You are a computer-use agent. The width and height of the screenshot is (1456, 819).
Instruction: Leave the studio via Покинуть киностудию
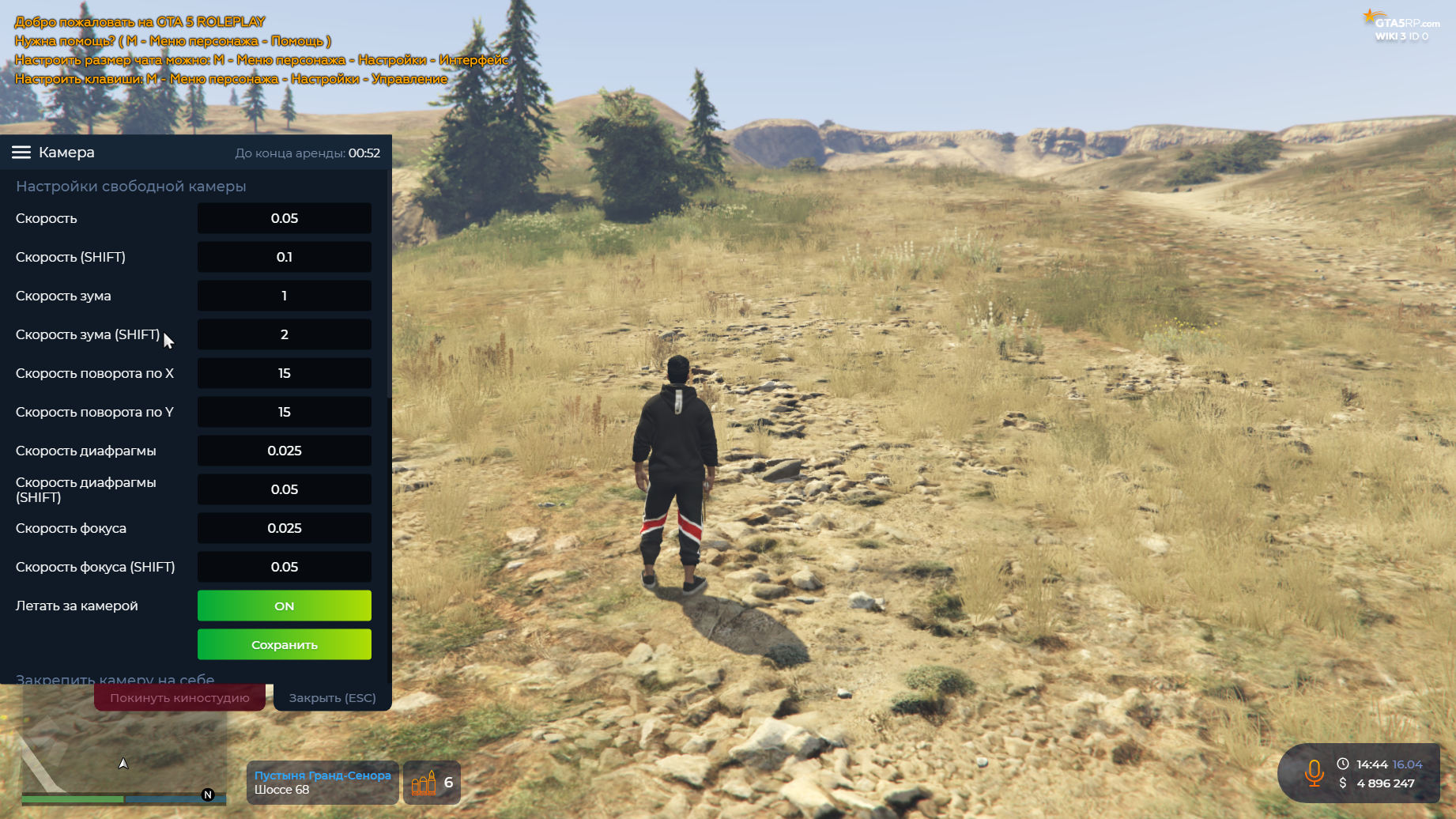click(179, 697)
